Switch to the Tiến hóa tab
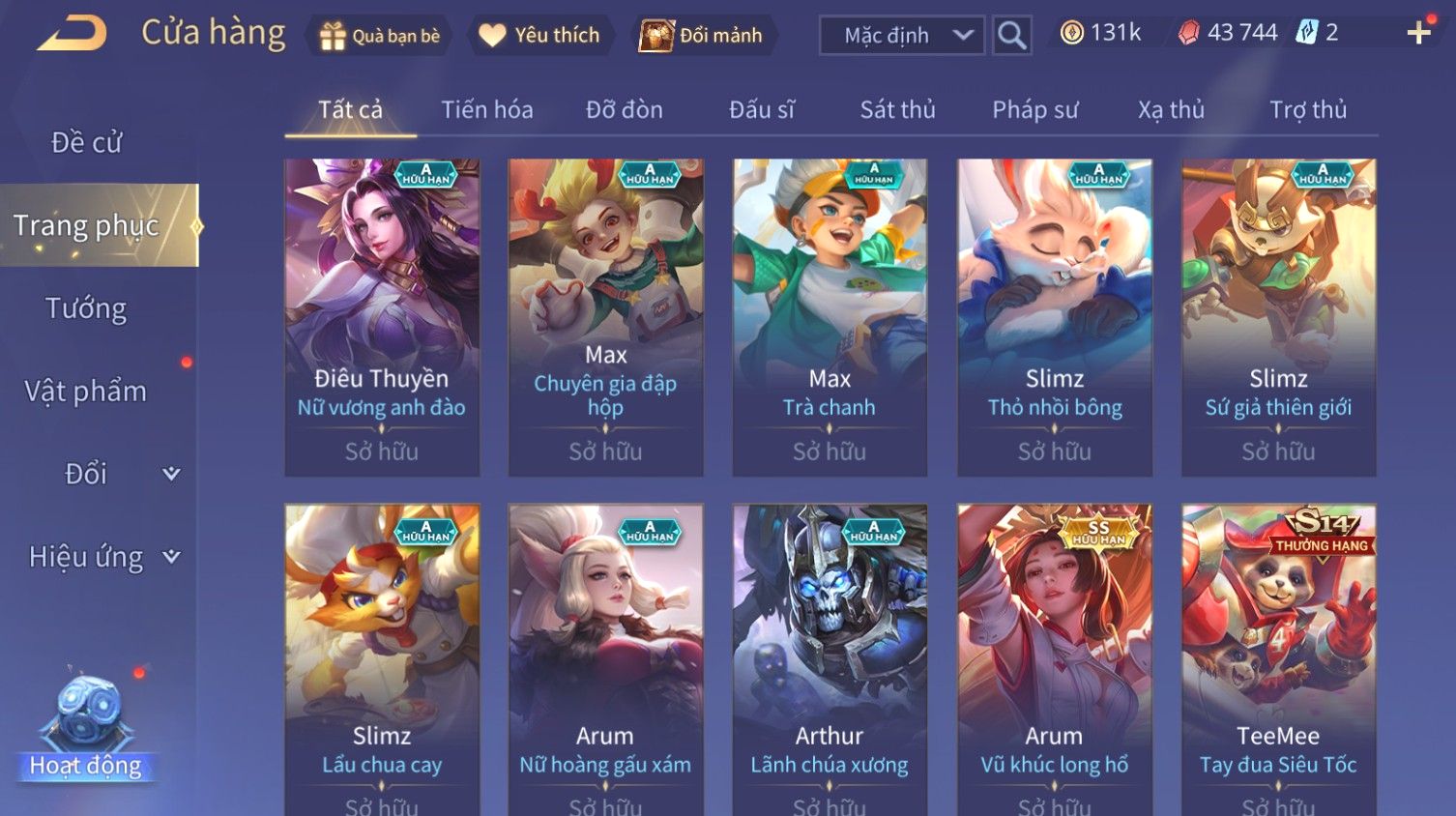 pyautogui.click(x=486, y=110)
